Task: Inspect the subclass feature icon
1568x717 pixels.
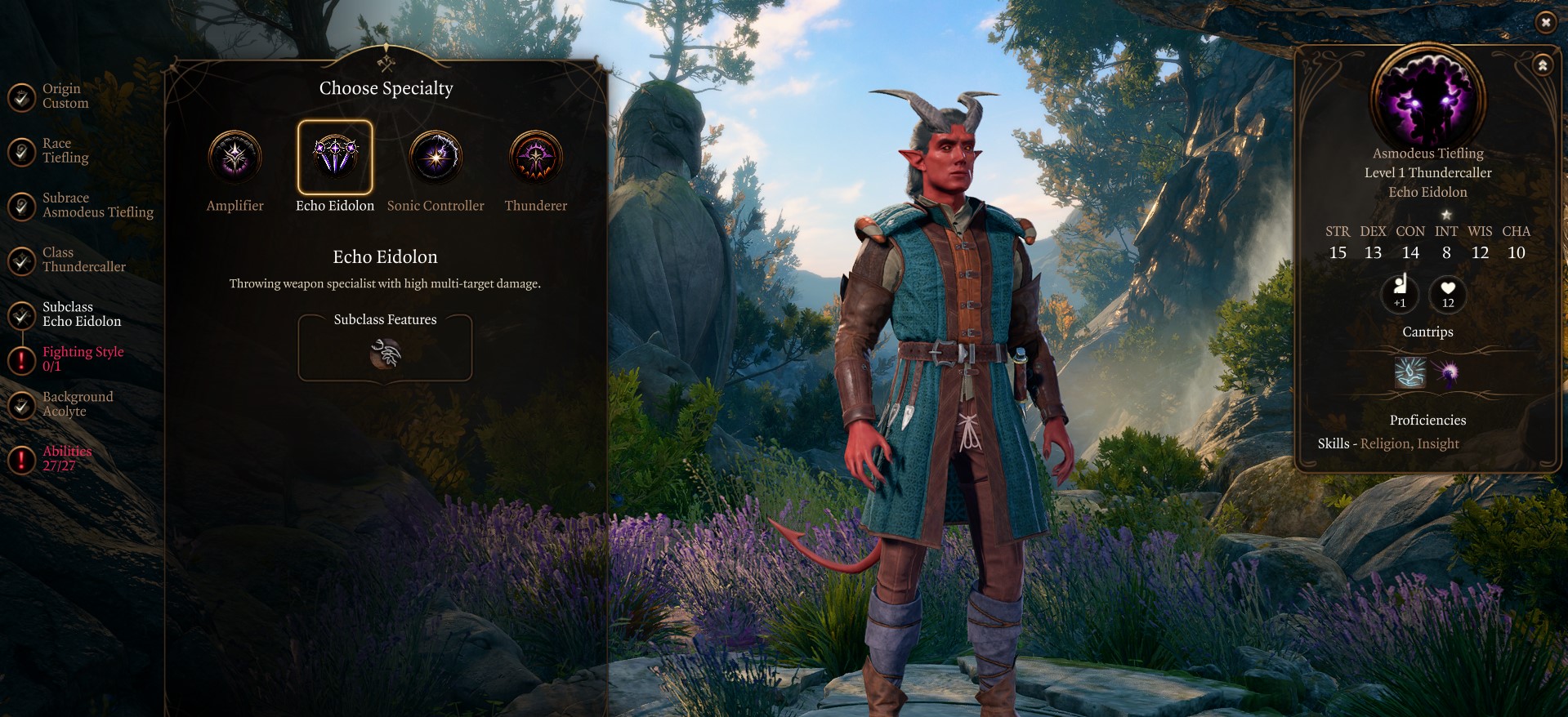Action: point(386,354)
